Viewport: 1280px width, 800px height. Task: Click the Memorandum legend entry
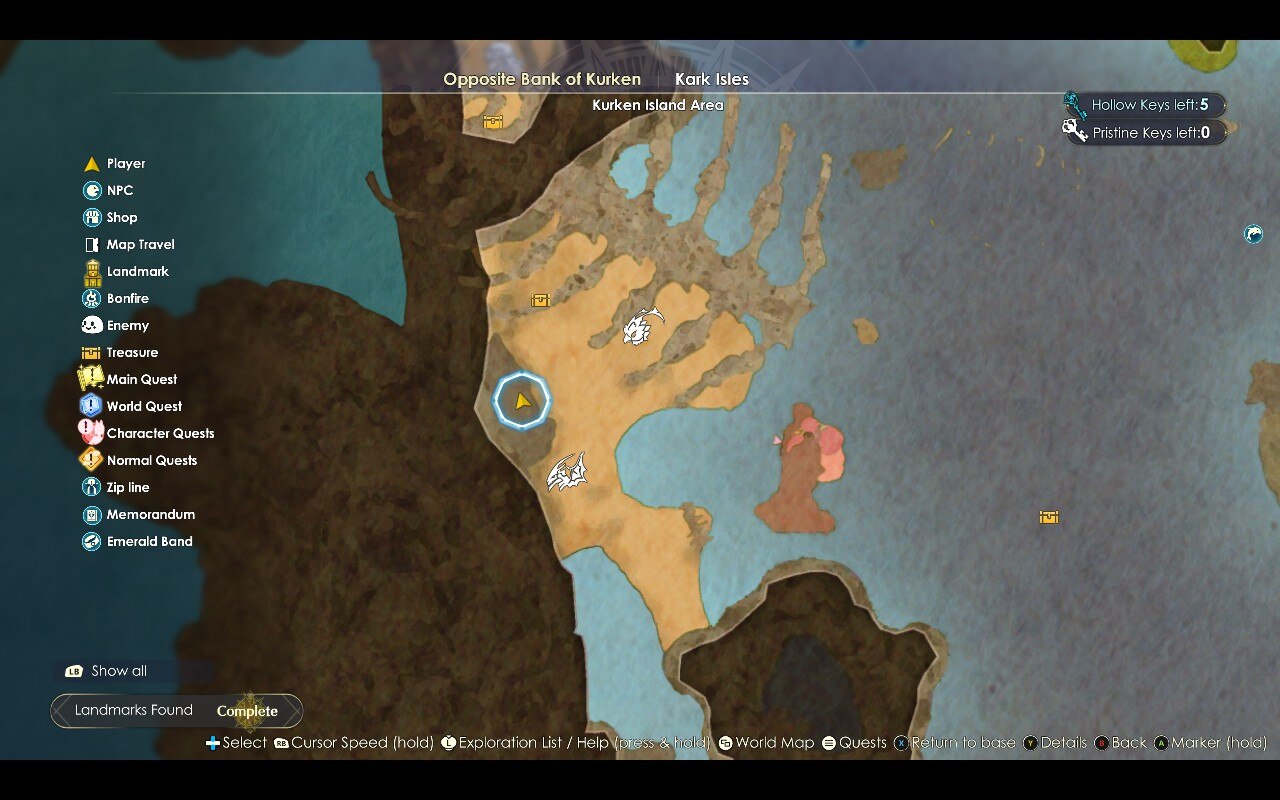click(150, 514)
